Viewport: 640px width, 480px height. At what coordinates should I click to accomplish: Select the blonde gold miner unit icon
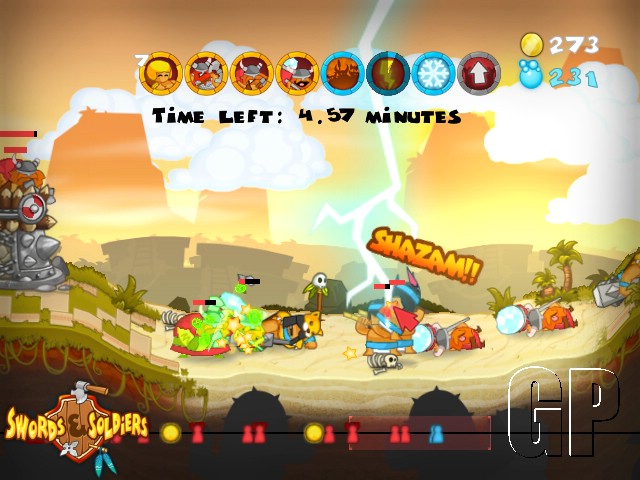pyautogui.click(x=161, y=73)
